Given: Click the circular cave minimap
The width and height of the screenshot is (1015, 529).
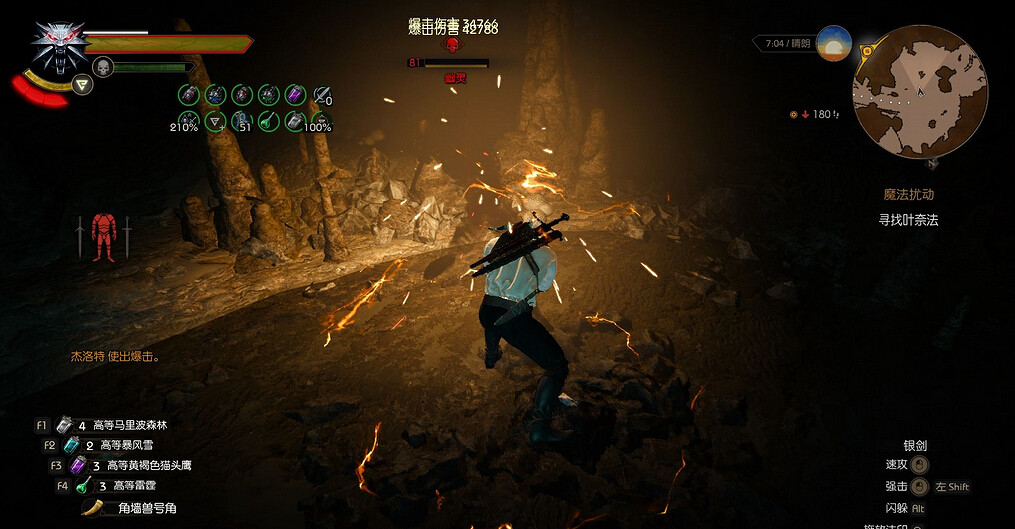Looking at the screenshot, I should [920, 92].
